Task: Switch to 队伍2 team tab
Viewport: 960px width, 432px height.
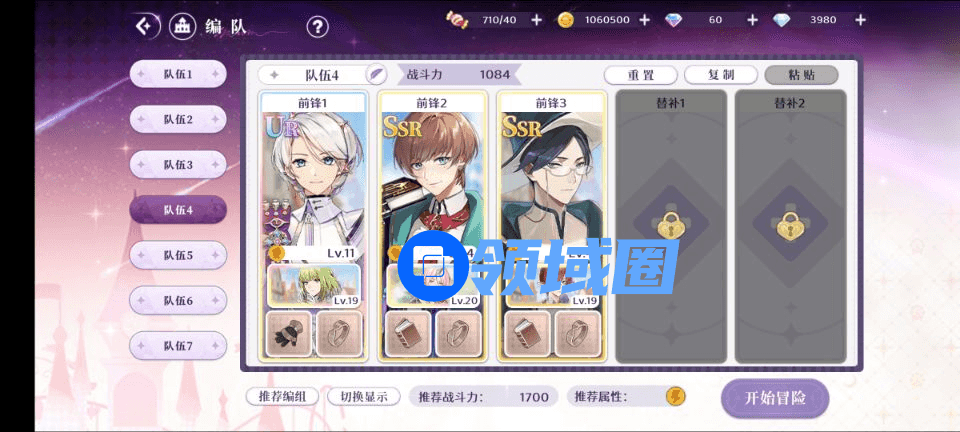Action: coord(178,120)
